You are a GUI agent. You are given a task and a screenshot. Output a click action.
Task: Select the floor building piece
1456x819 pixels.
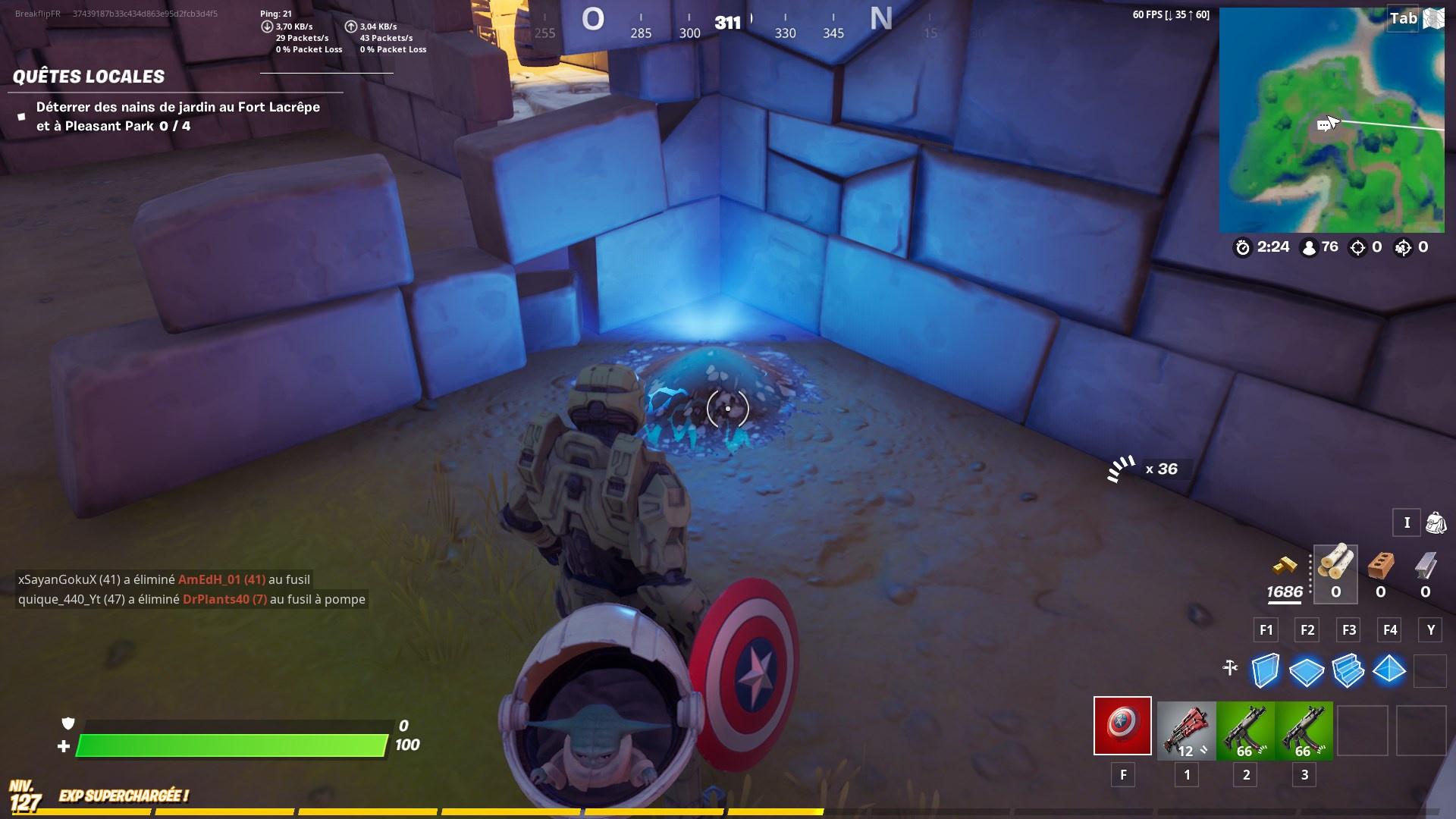pos(1306,671)
